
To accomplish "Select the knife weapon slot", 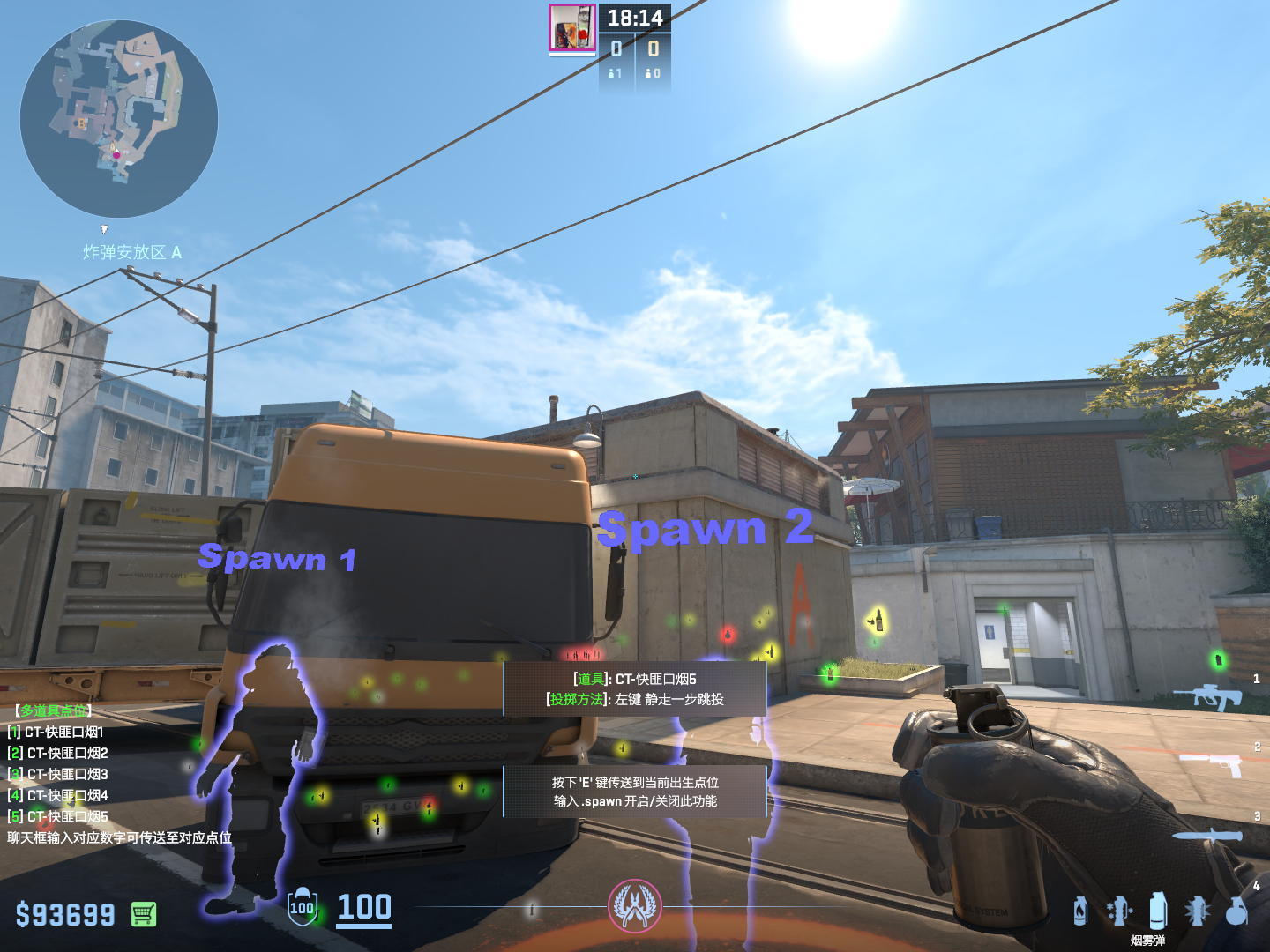I will click(x=1206, y=836).
